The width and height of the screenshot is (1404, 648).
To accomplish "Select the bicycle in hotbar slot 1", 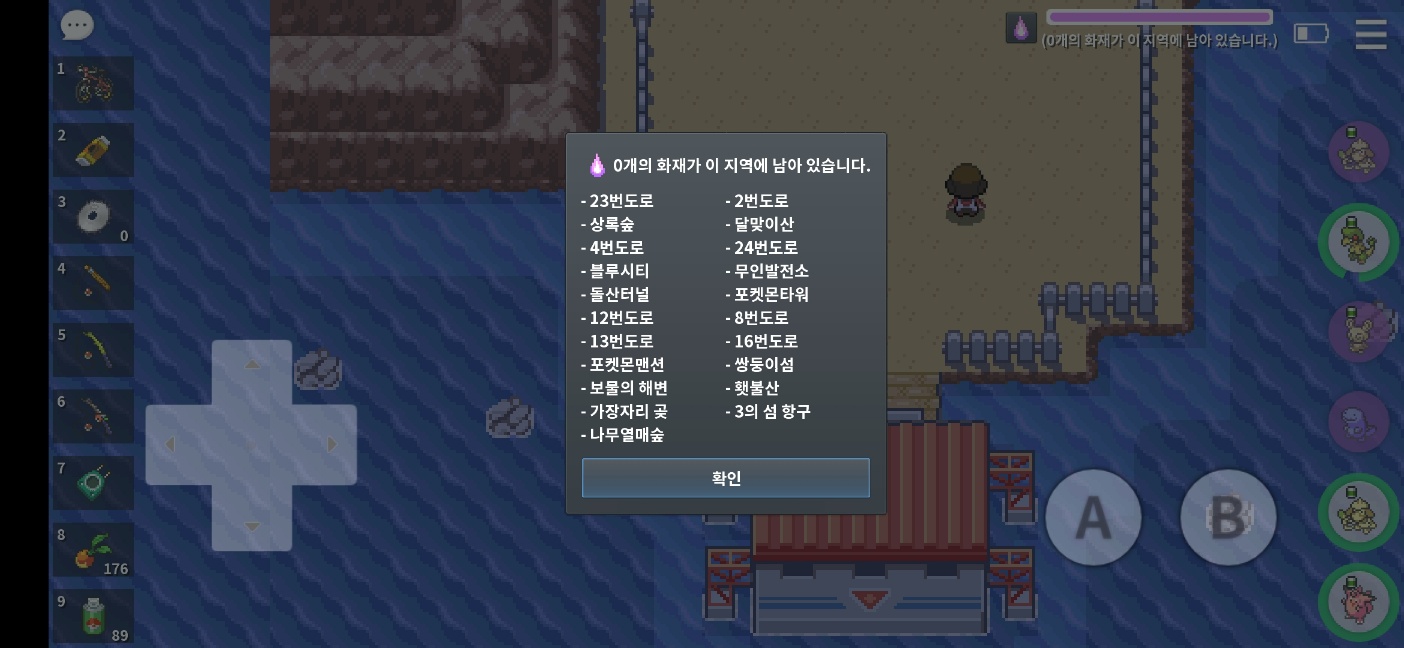I will [94, 84].
